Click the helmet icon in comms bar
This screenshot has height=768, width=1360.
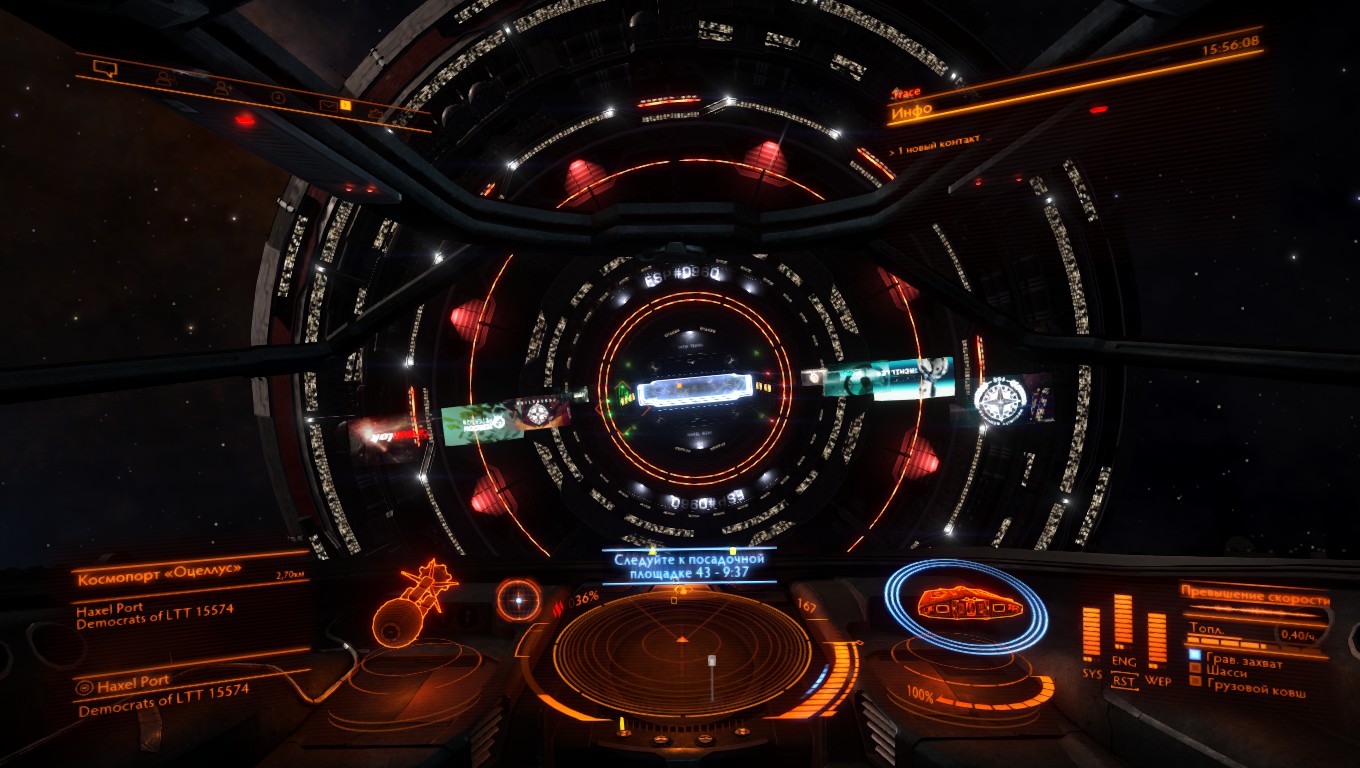376,113
